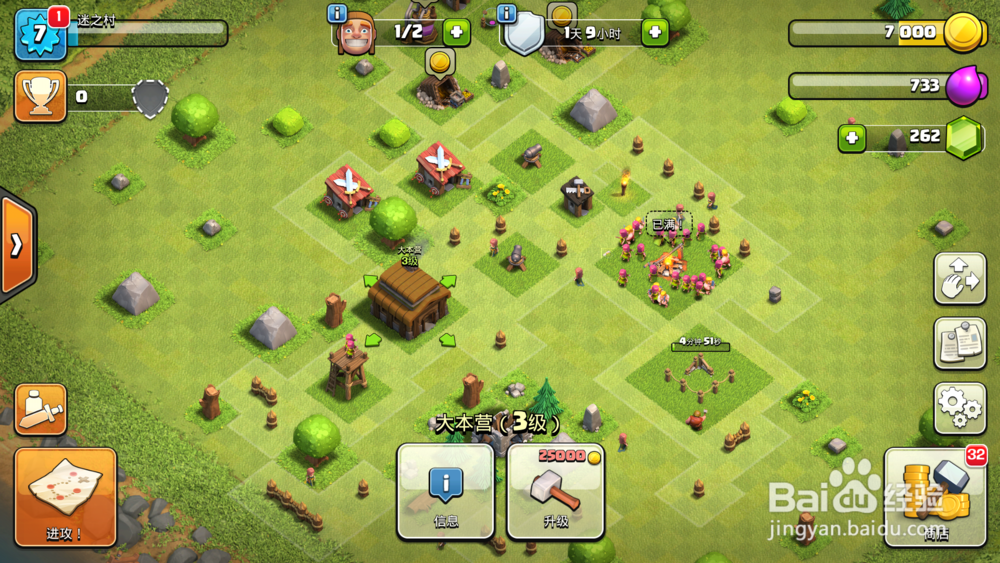Expand the orange side arrow tab
Viewport: 1000px width, 563px height.
coord(17,245)
